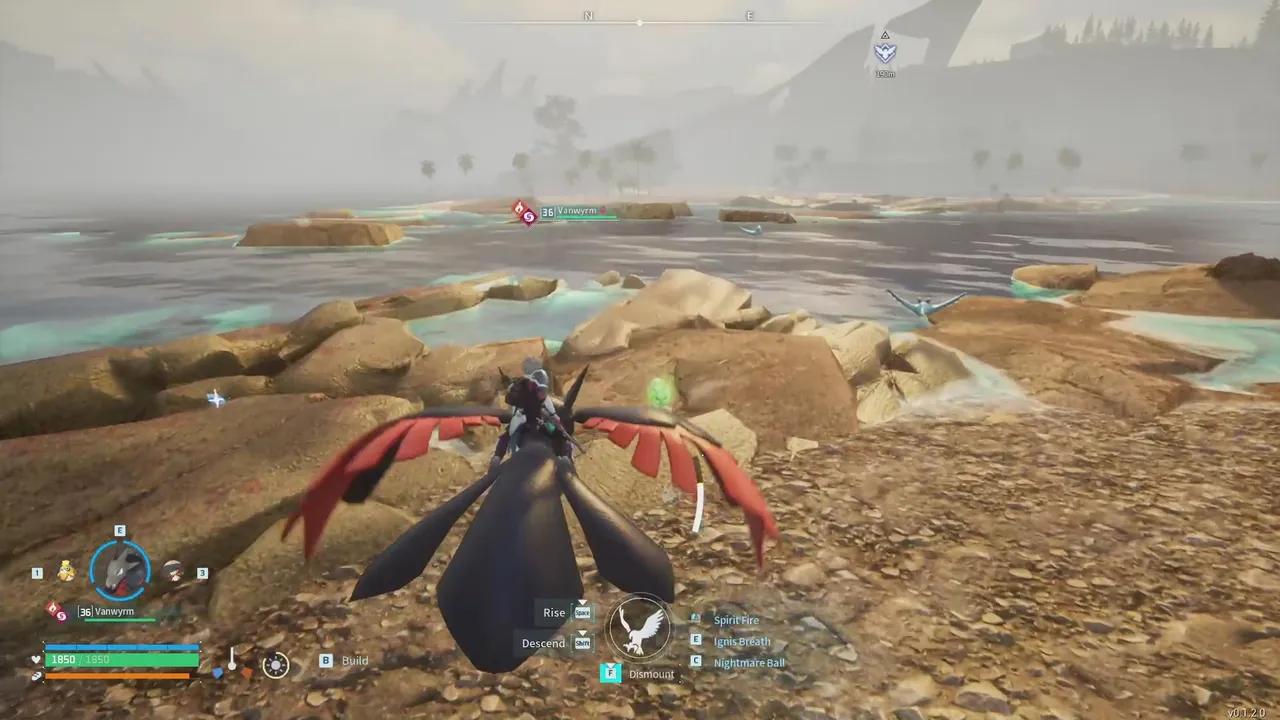
Task: Use the Spirit Fire skill
Action: coord(736,621)
